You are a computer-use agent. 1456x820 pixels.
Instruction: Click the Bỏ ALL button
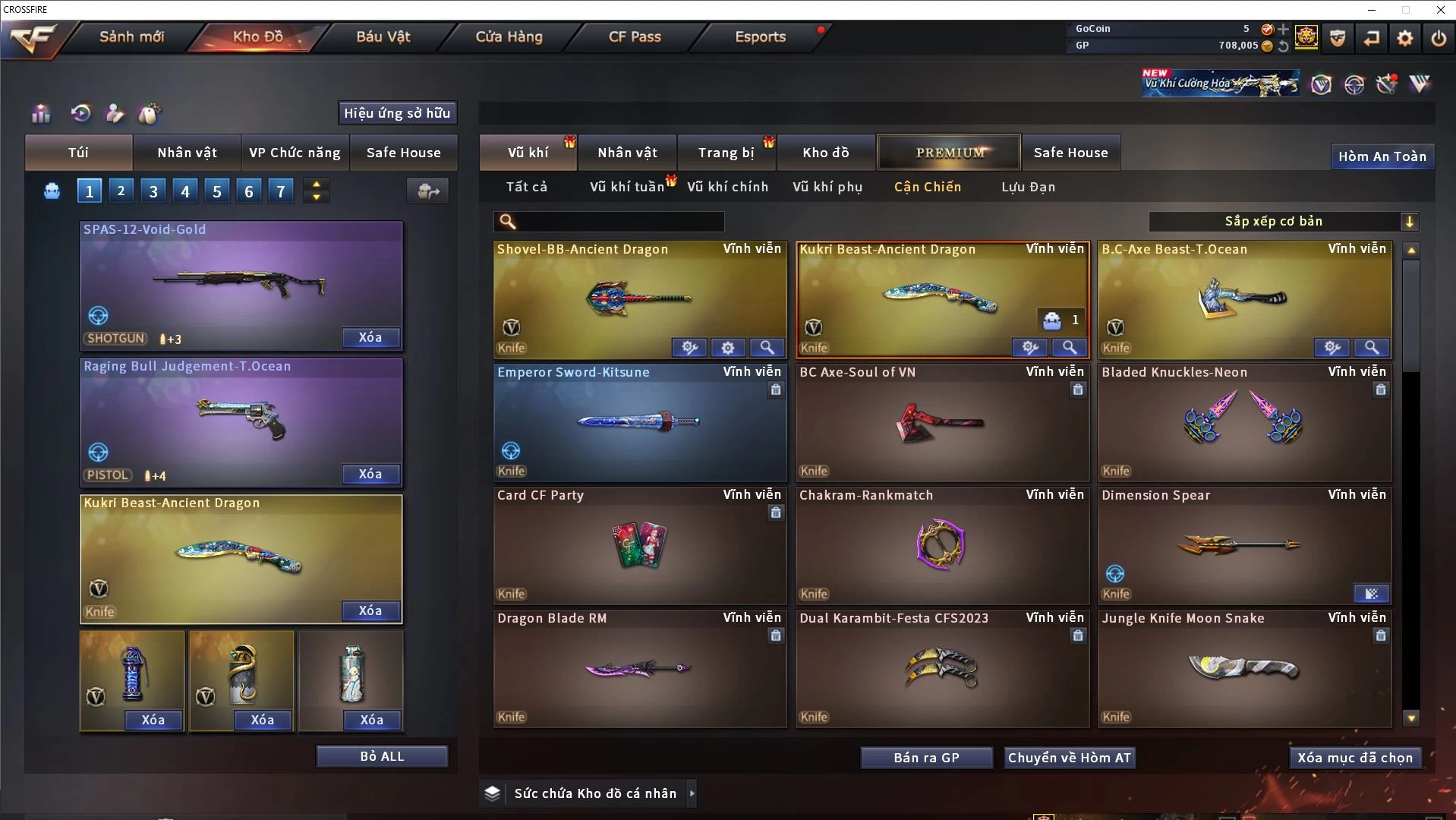(382, 756)
